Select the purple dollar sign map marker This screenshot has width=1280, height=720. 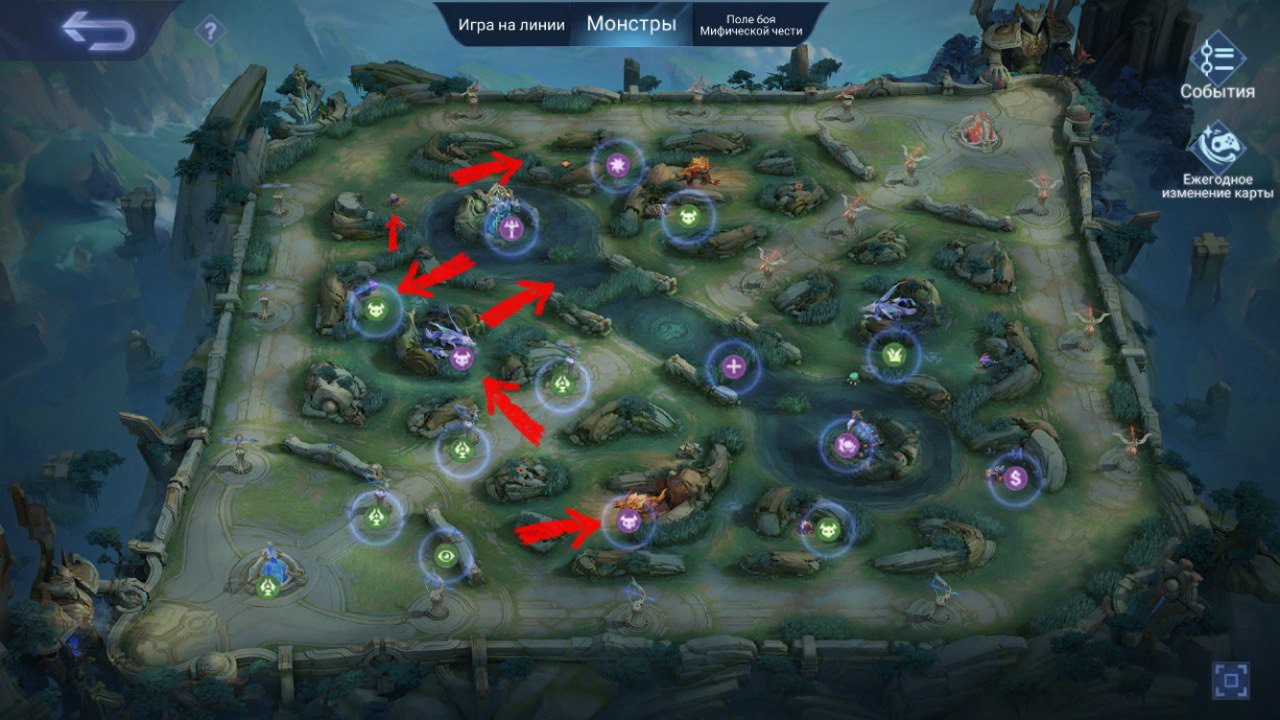(x=1016, y=478)
